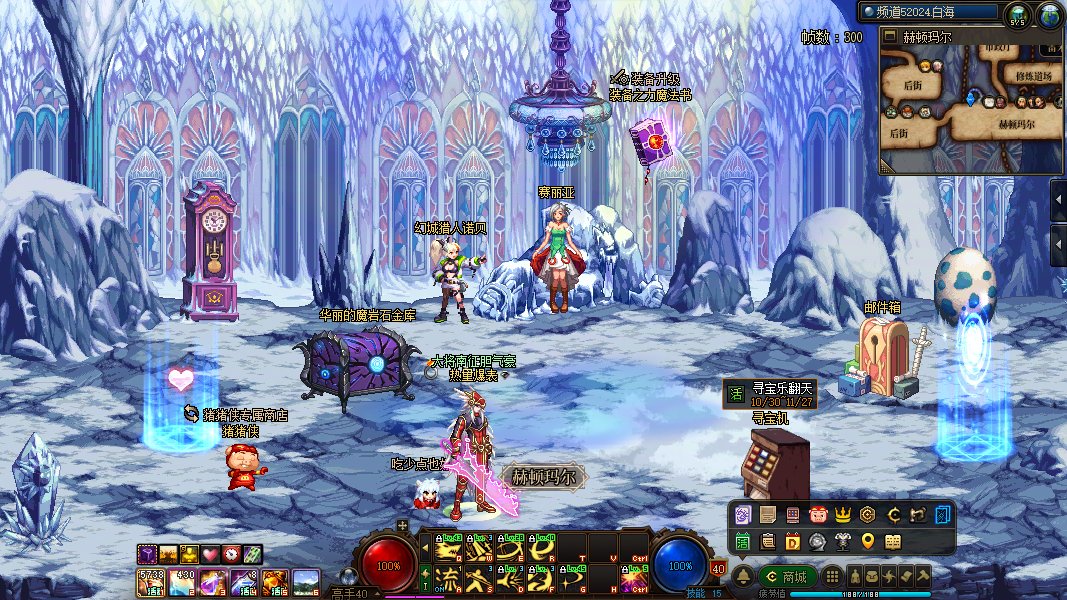Open the 商城 shop button

(x=787, y=577)
